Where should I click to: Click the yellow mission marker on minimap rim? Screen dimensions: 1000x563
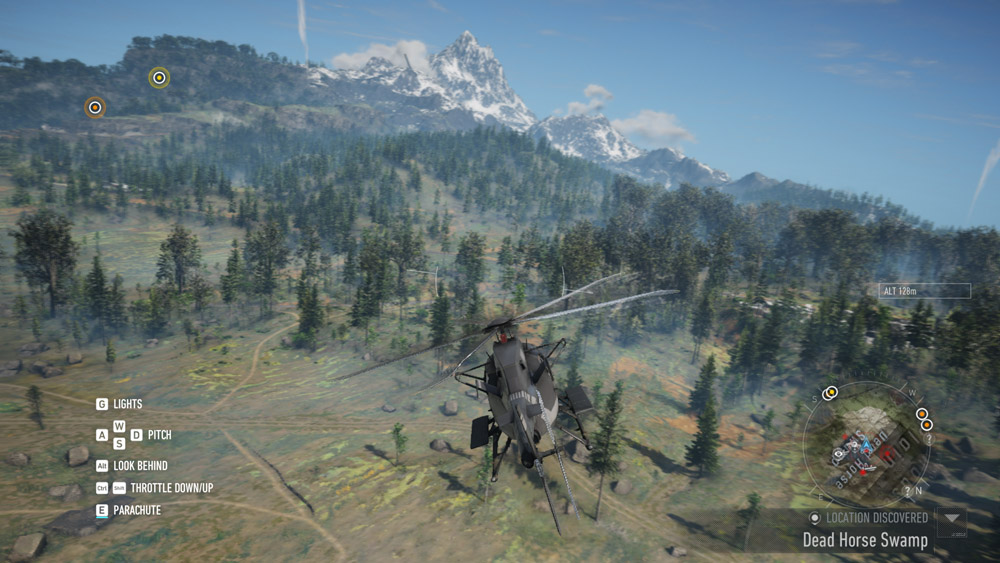pyautogui.click(x=830, y=393)
